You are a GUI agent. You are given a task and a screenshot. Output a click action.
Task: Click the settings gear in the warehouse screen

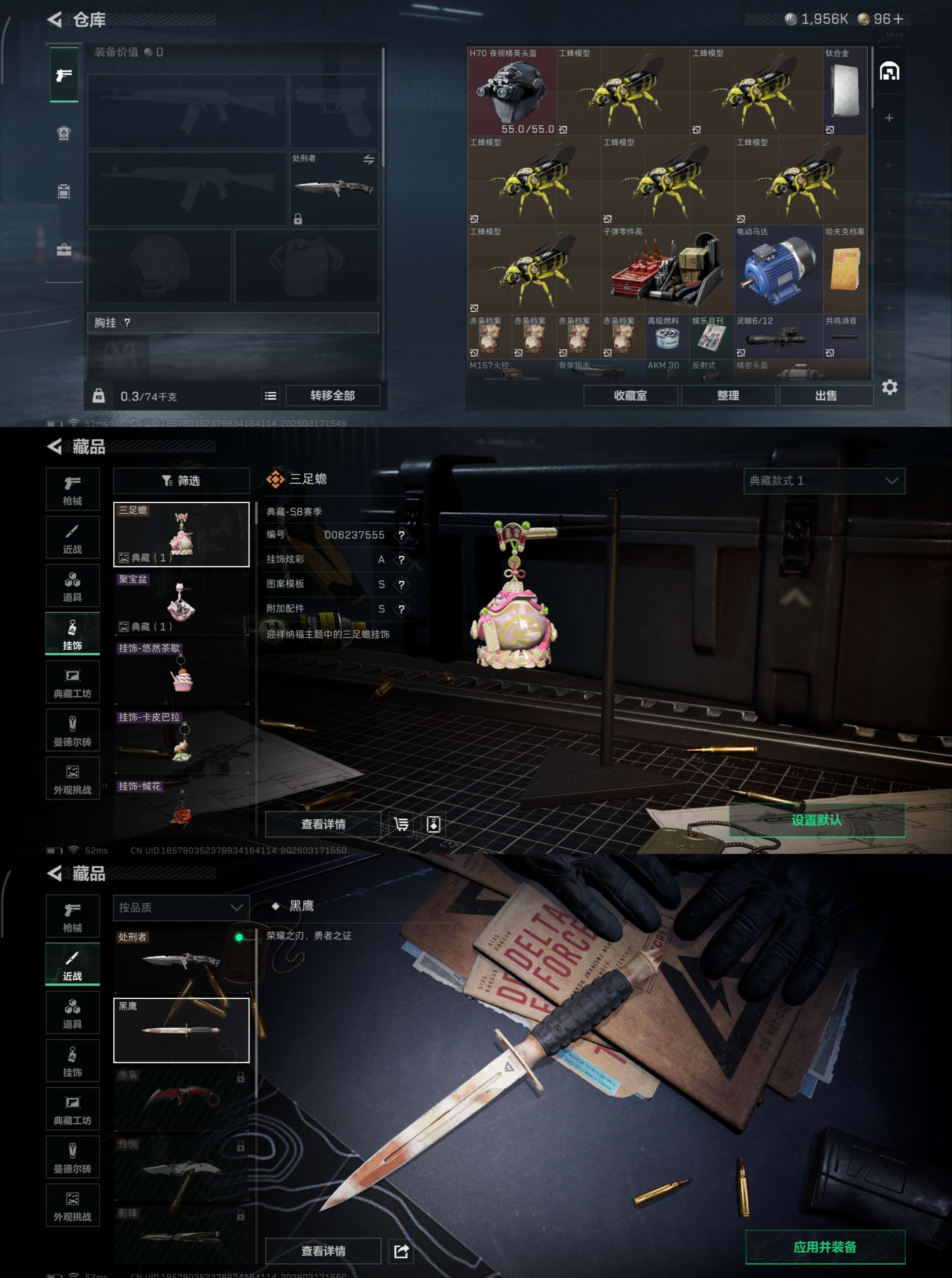click(890, 388)
